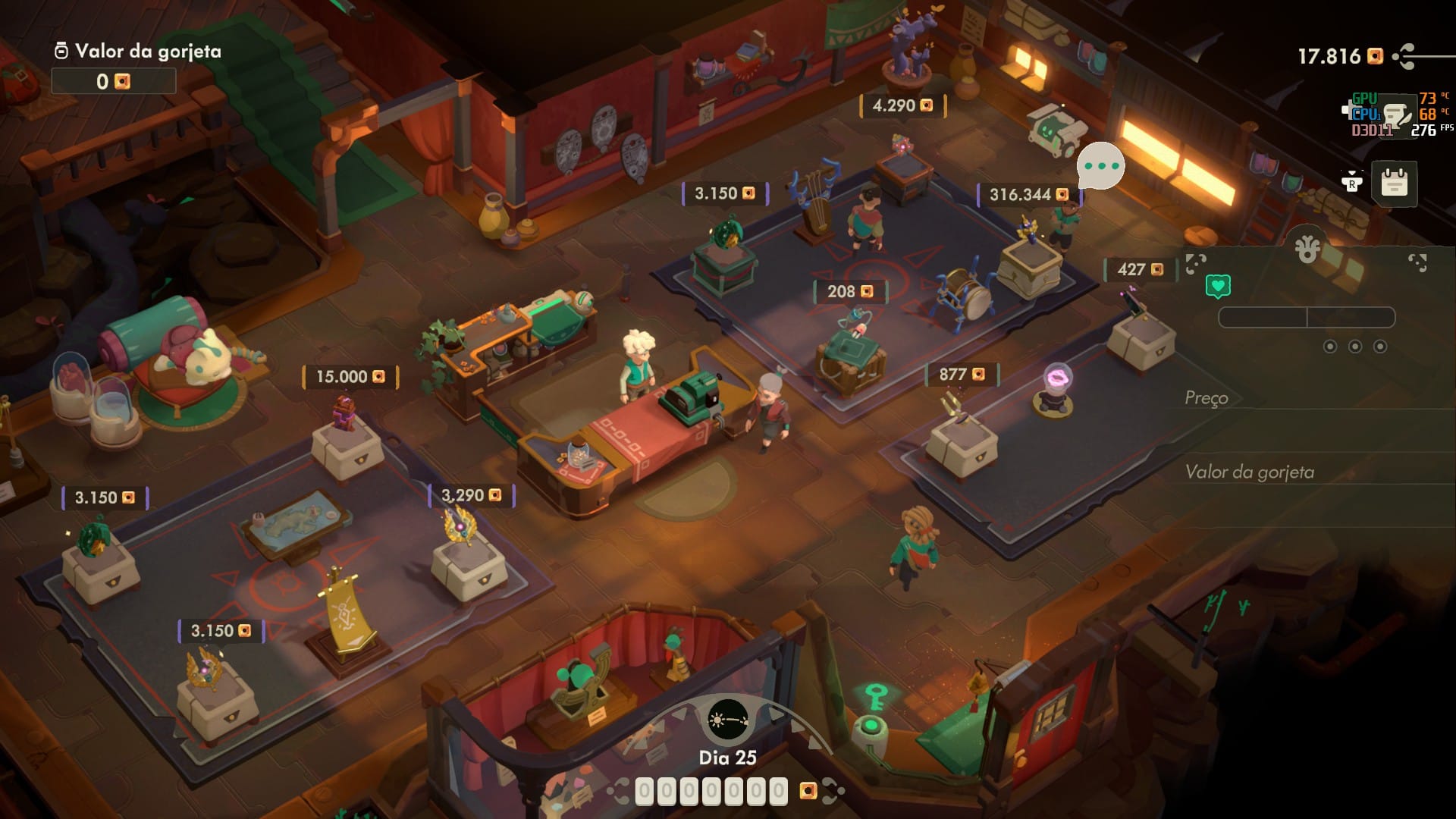Click the 3.290 price tag
Image resolution: width=1456 pixels, height=819 pixels.
pos(471,496)
